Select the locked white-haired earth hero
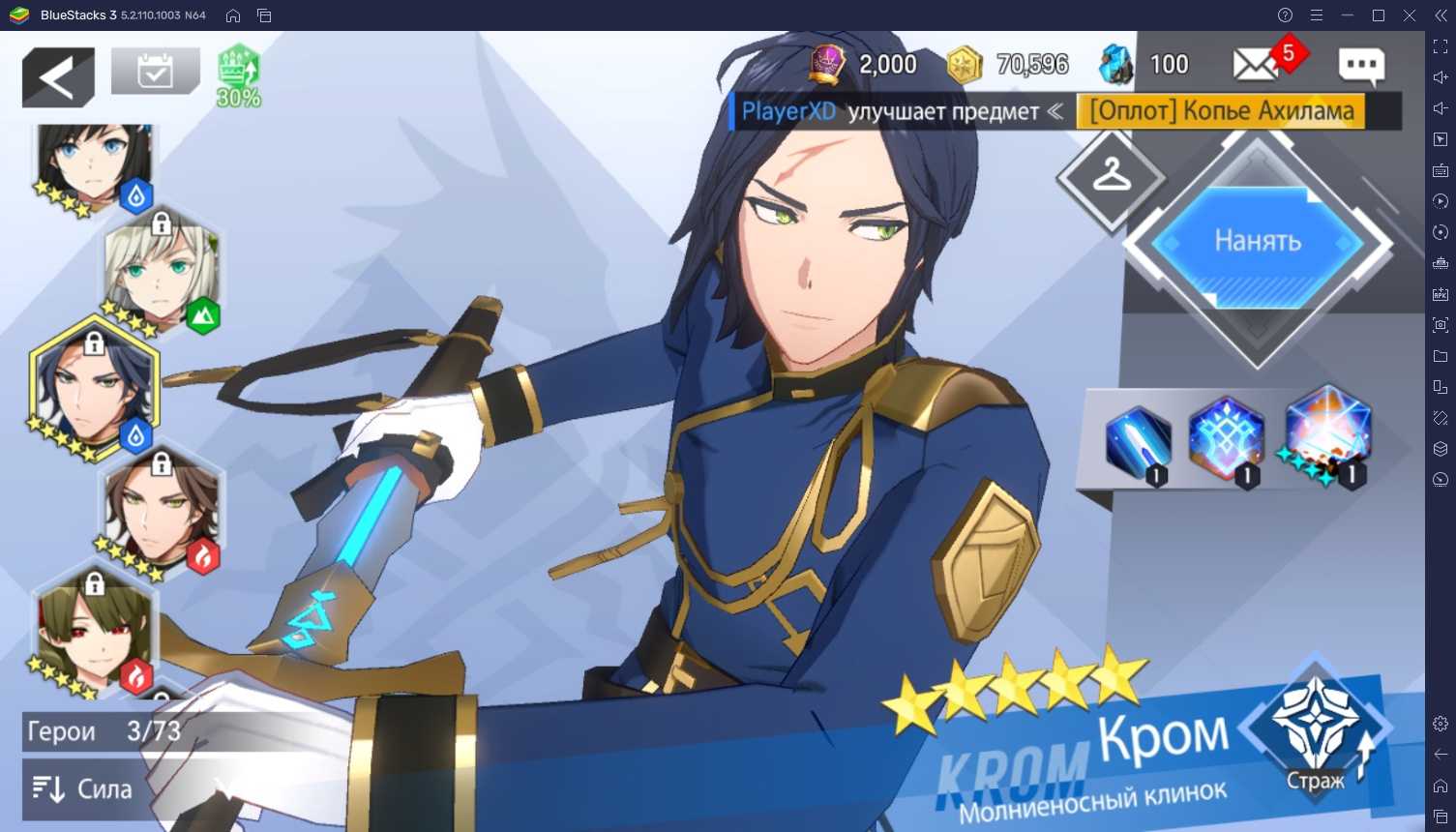Viewport: 1456px width, 832px height. coord(162,276)
